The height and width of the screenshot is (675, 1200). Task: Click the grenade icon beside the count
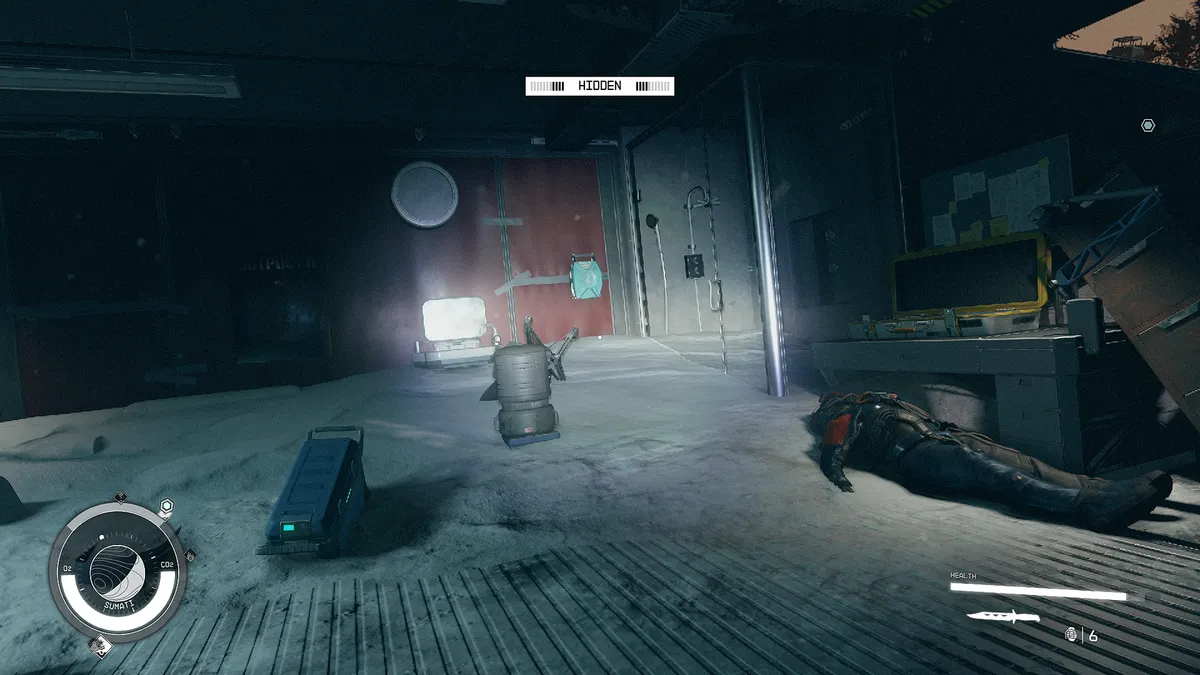point(1072,634)
